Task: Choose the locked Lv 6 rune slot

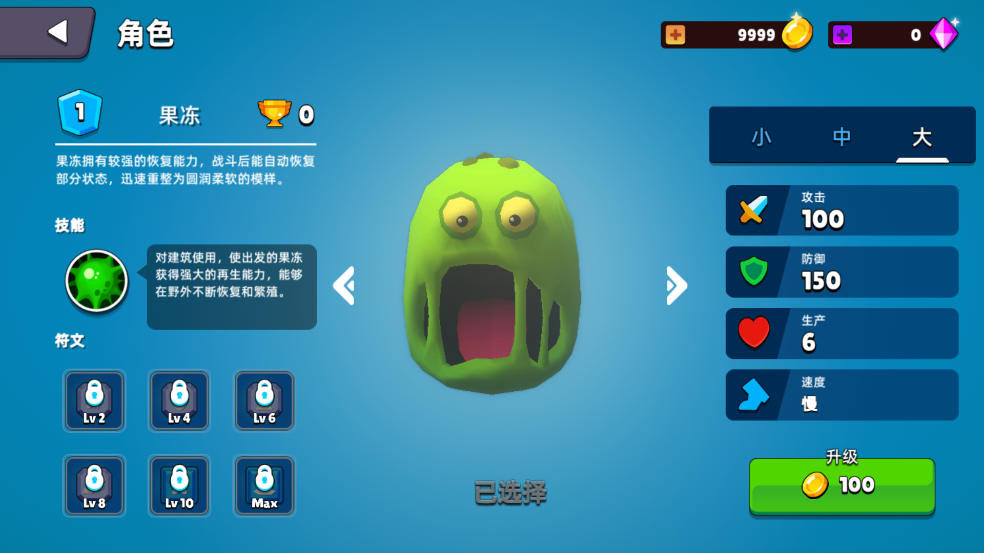Action: pyautogui.click(x=264, y=401)
